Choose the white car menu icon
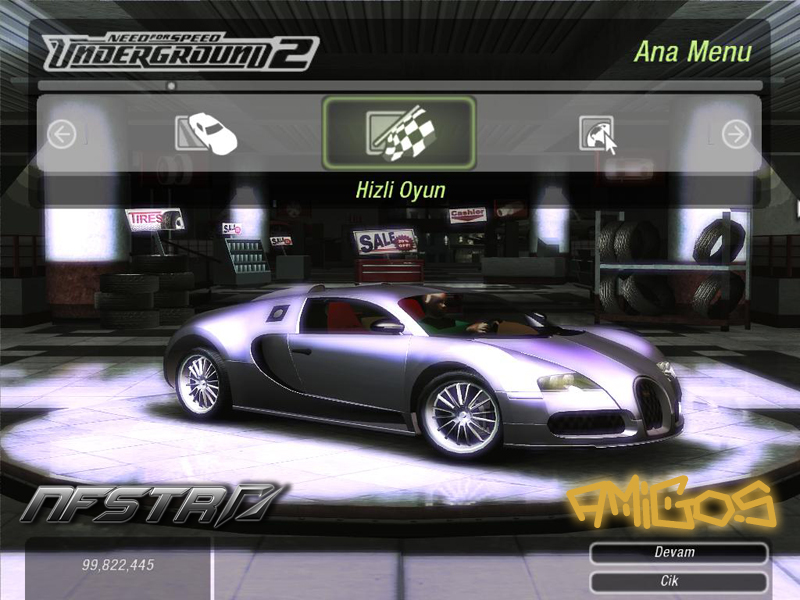The image size is (800, 600). 206,133
